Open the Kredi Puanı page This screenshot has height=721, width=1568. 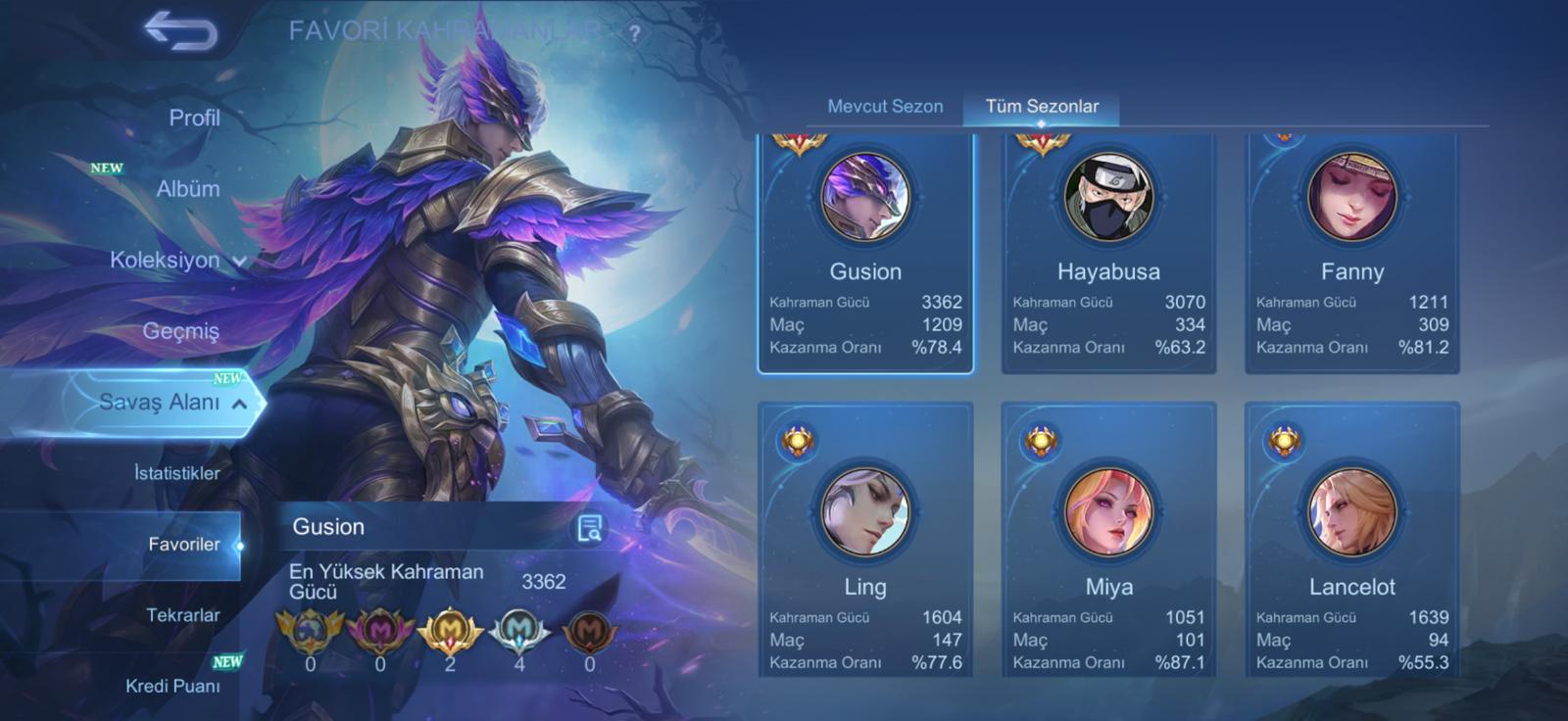coord(172,686)
